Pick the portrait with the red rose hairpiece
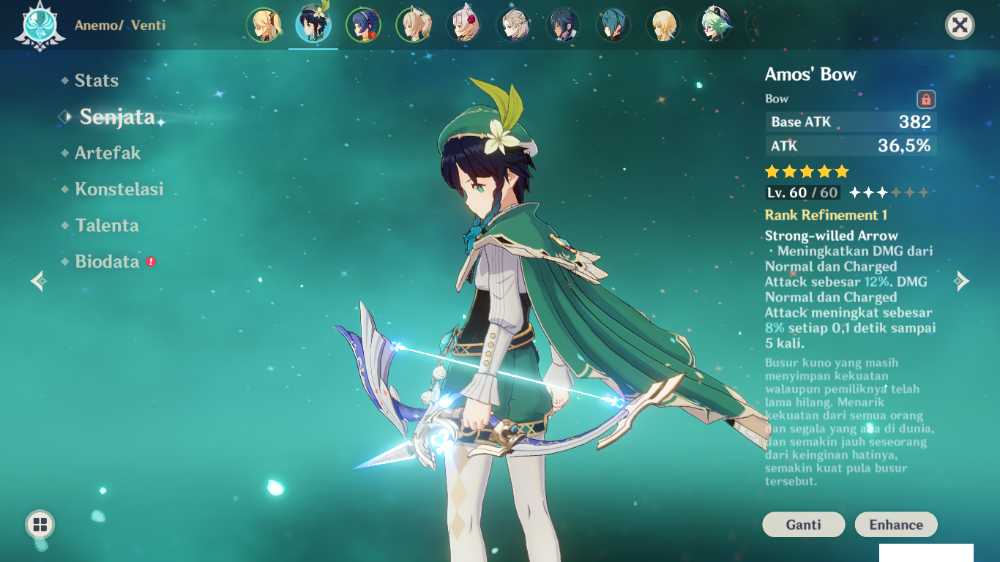This screenshot has height=562, width=1000. click(x=464, y=25)
